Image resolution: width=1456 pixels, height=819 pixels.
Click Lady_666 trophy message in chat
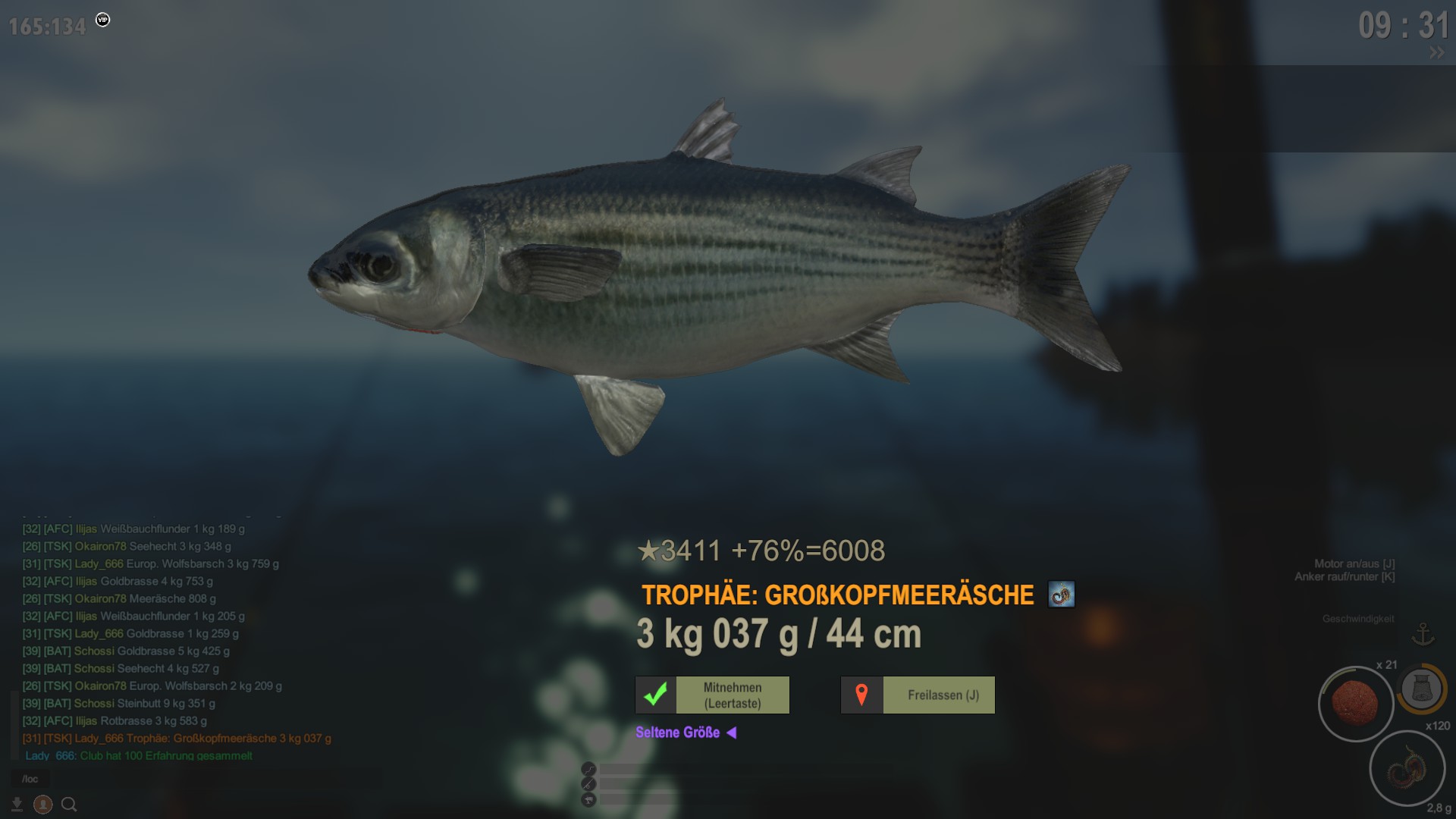(x=177, y=739)
